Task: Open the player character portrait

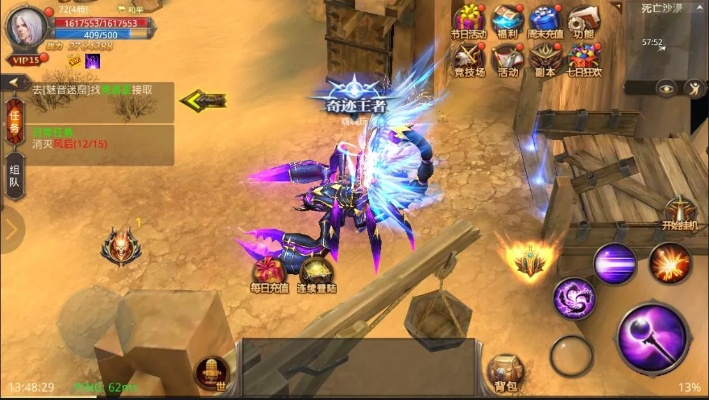Action: (26, 27)
